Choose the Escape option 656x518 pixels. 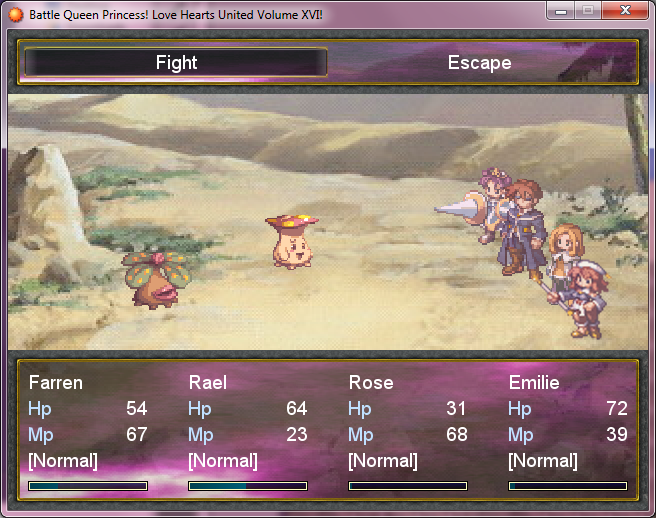click(x=479, y=63)
